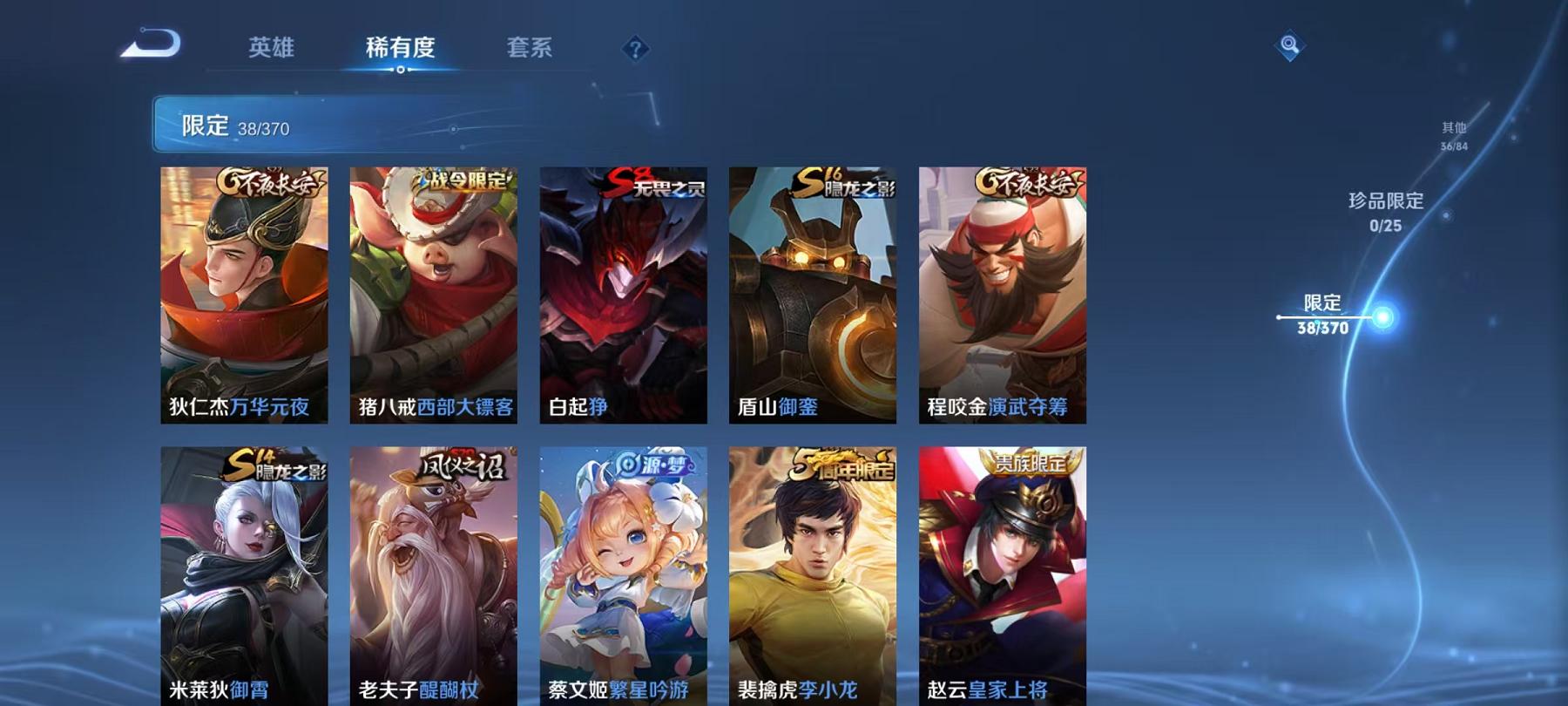This screenshot has width=1568, height=706.
Task: Select the 稀有度 tab
Action: coord(400,50)
